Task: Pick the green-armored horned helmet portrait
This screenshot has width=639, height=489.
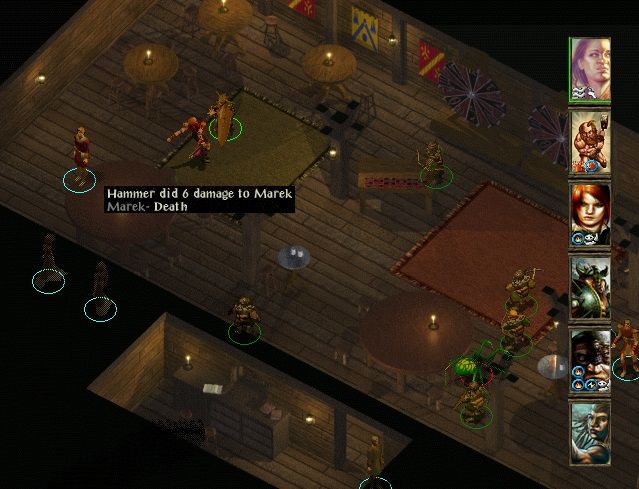Action: coord(590,287)
